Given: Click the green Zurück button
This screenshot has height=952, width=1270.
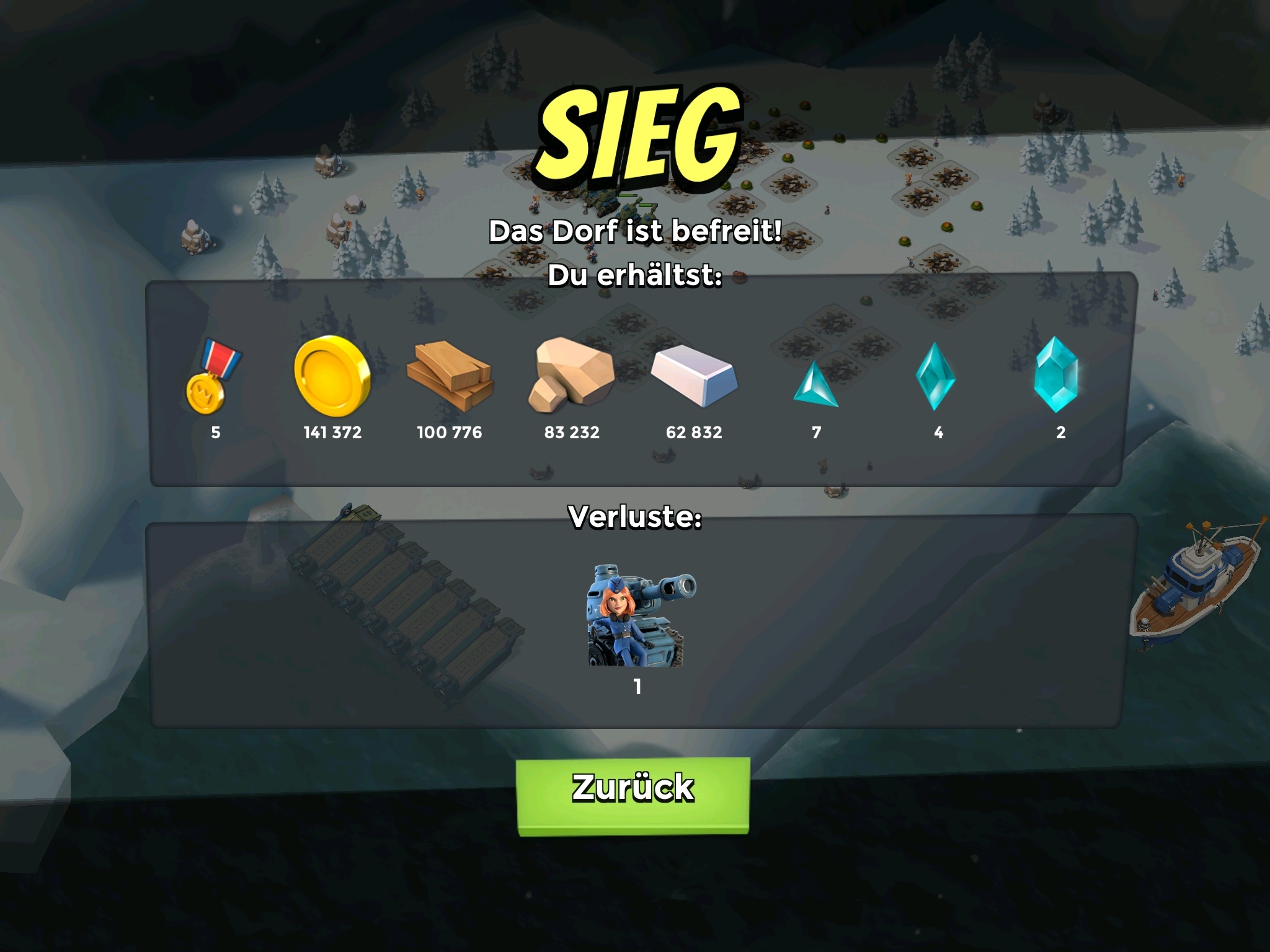Looking at the screenshot, I should (633, 795).
